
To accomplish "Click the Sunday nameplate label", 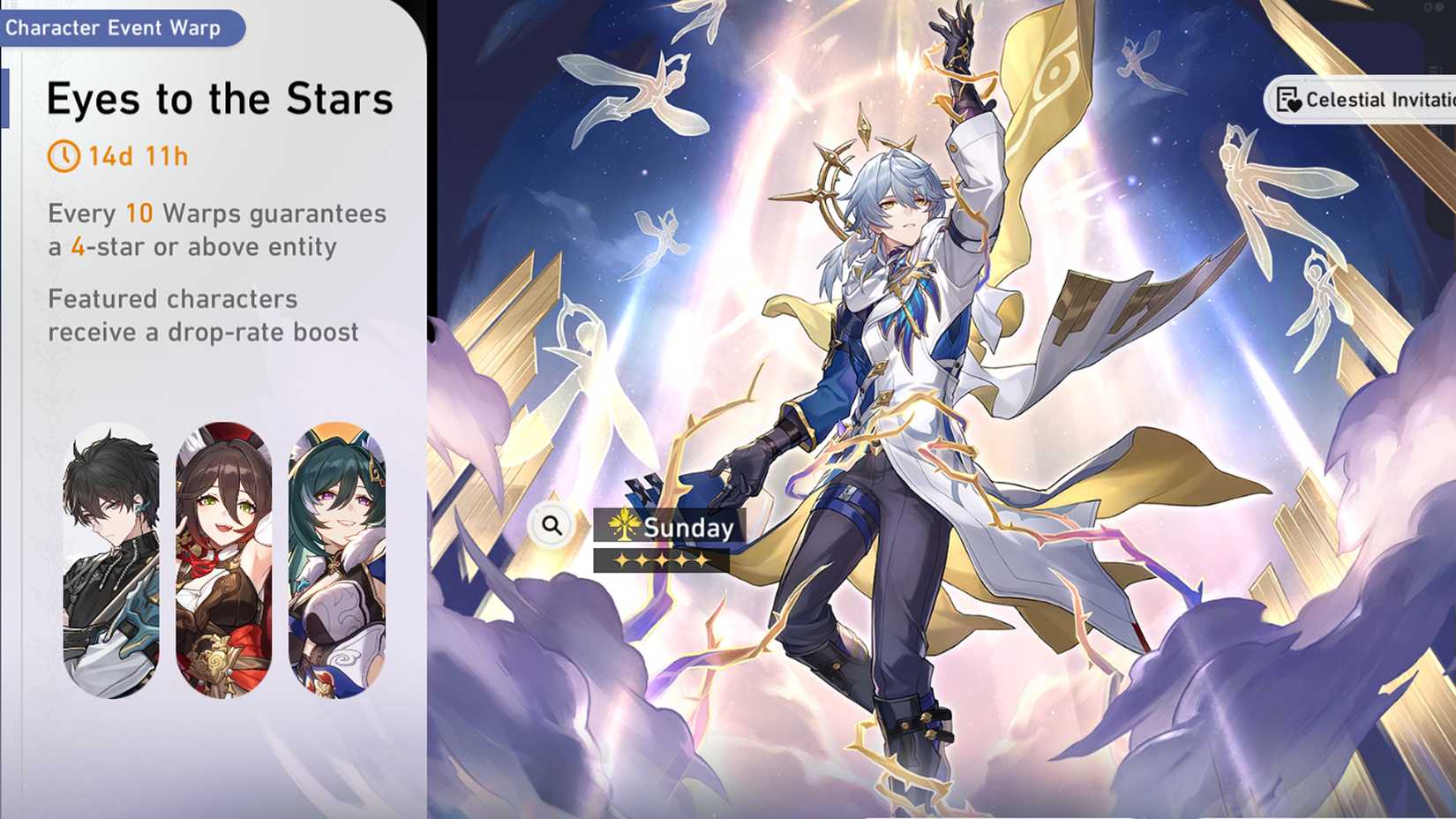I will point(687,528).
